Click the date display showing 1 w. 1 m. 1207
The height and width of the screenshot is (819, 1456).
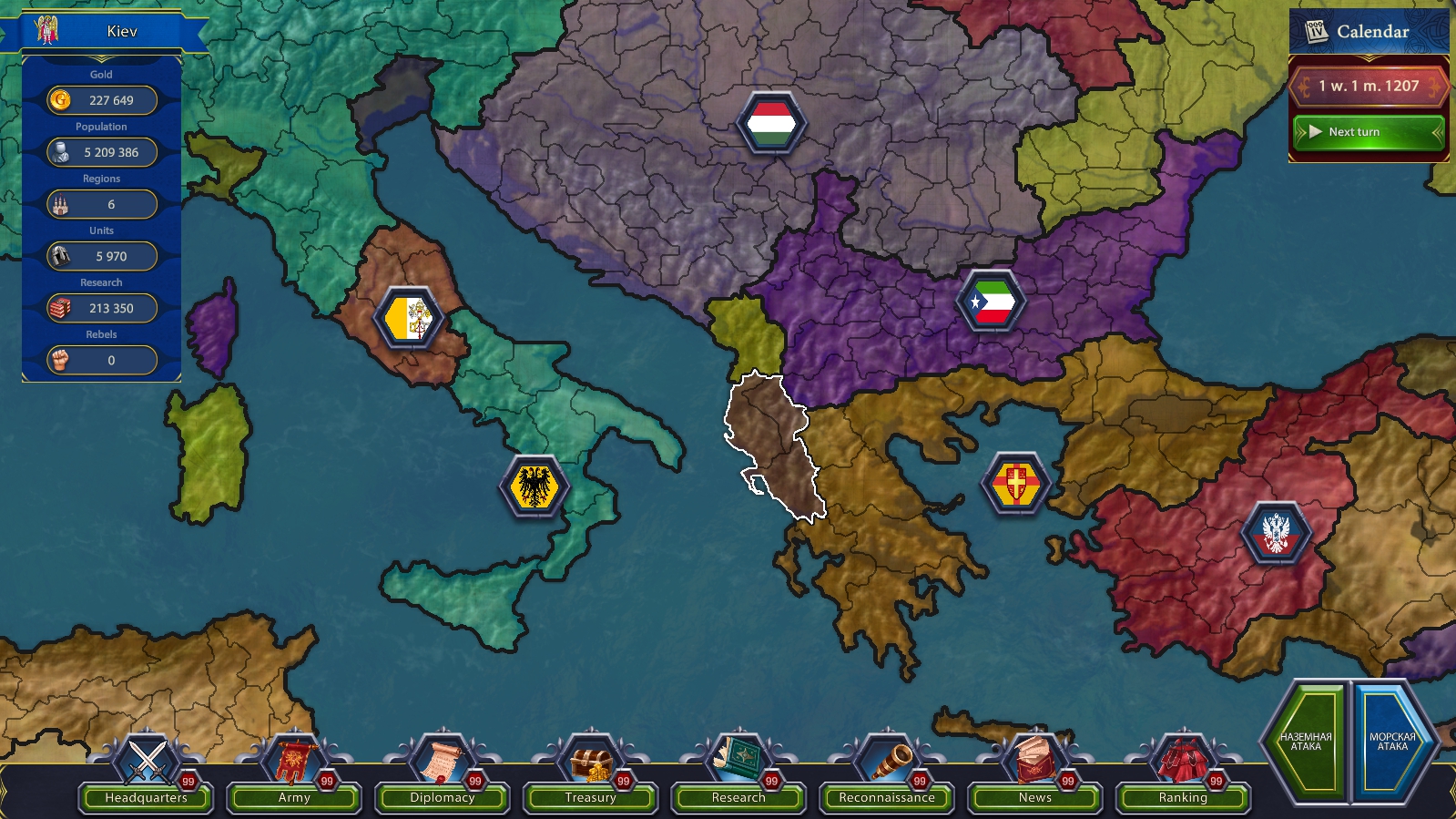point(1367,85)
